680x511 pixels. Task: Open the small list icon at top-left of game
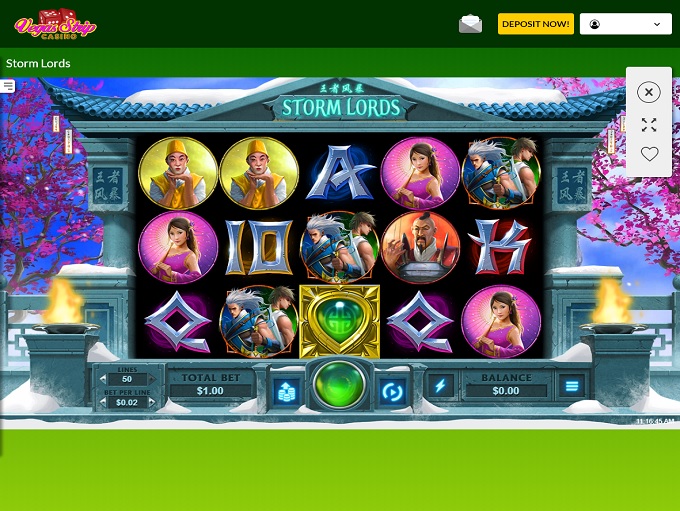(x=8, y=86)
